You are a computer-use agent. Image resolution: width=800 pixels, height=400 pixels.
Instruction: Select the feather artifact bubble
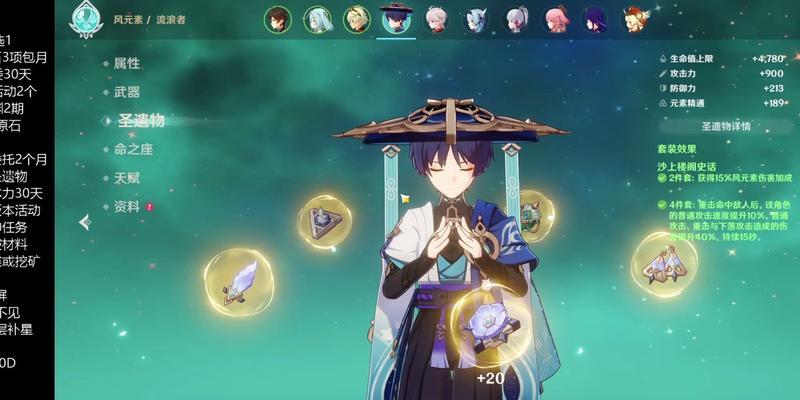click(239, 281)
